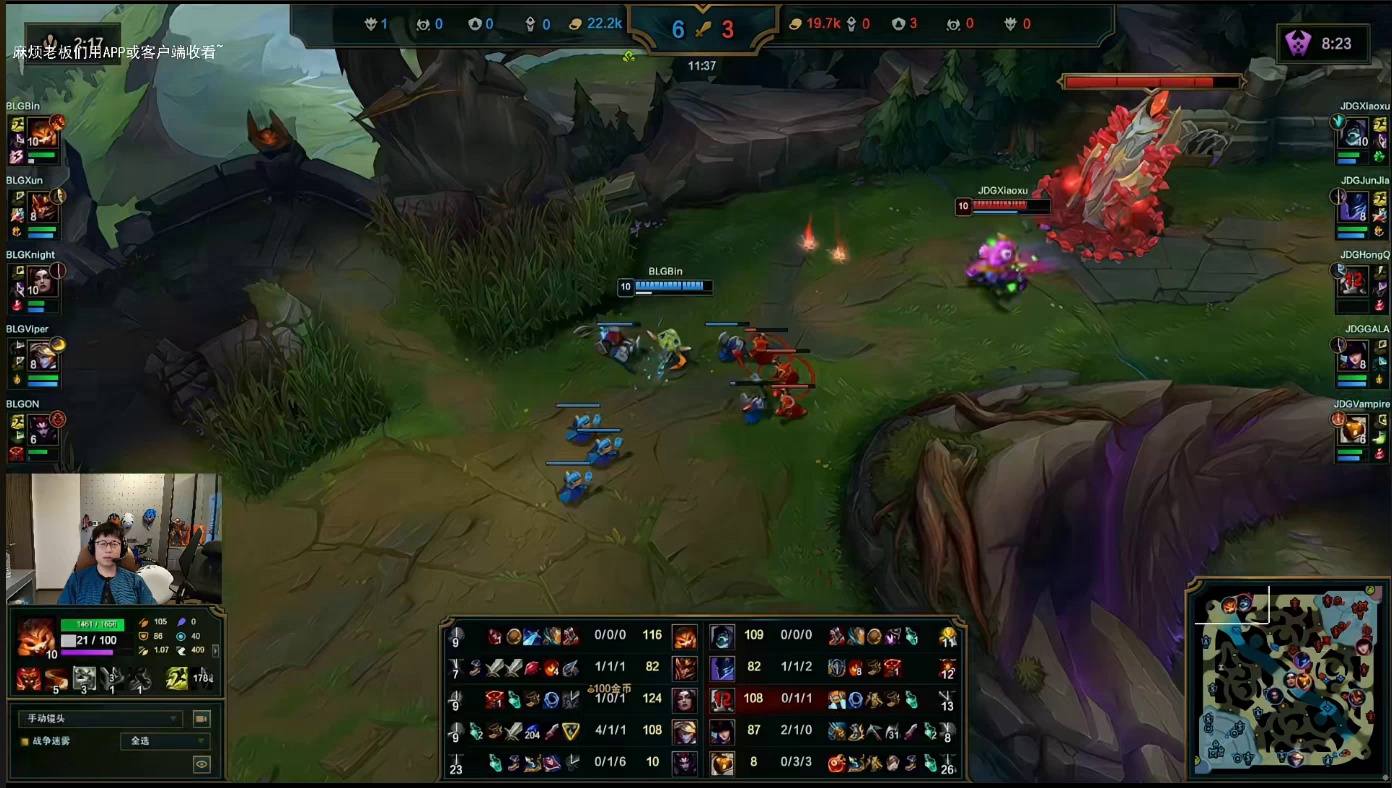The width and height of the screenshot is (1392, 788).
Task: Select JDGJunJia's portrait in the team list
Action: [x=1355, y=208]
